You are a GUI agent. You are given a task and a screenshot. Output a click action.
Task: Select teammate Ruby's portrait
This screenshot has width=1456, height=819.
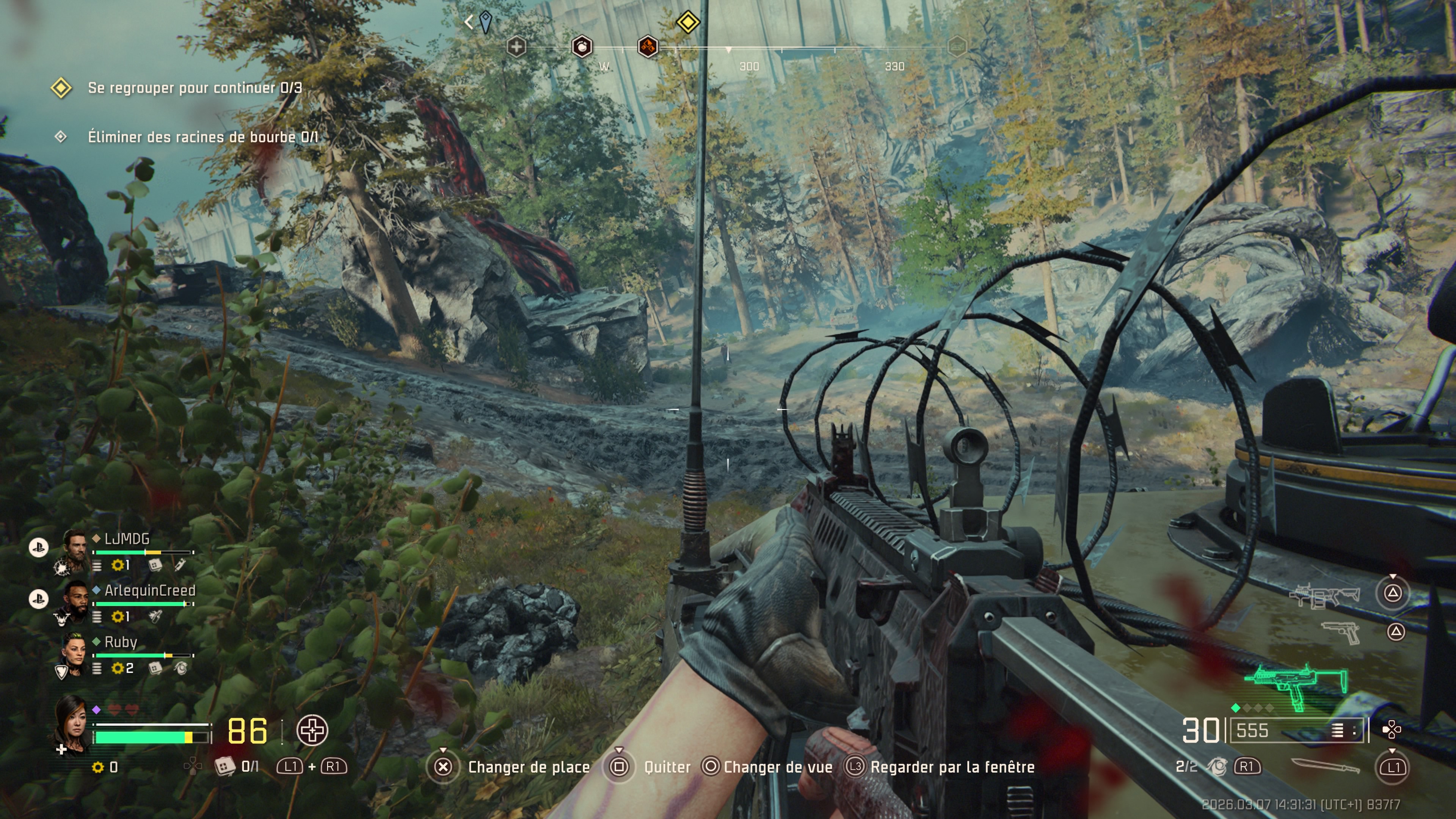74,652
